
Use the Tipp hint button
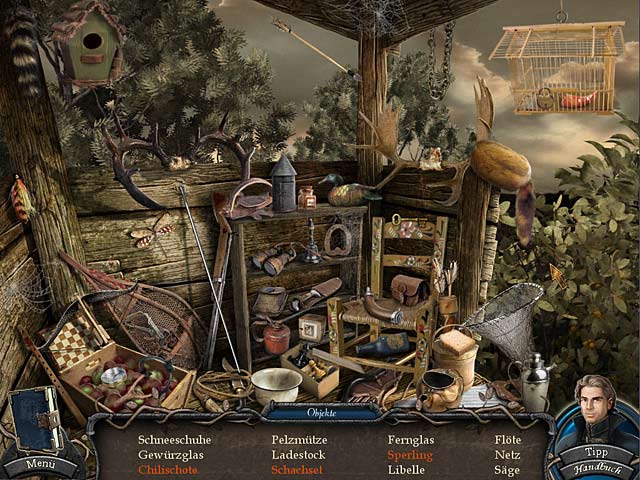pyautogui.click(x=598, y=451)
